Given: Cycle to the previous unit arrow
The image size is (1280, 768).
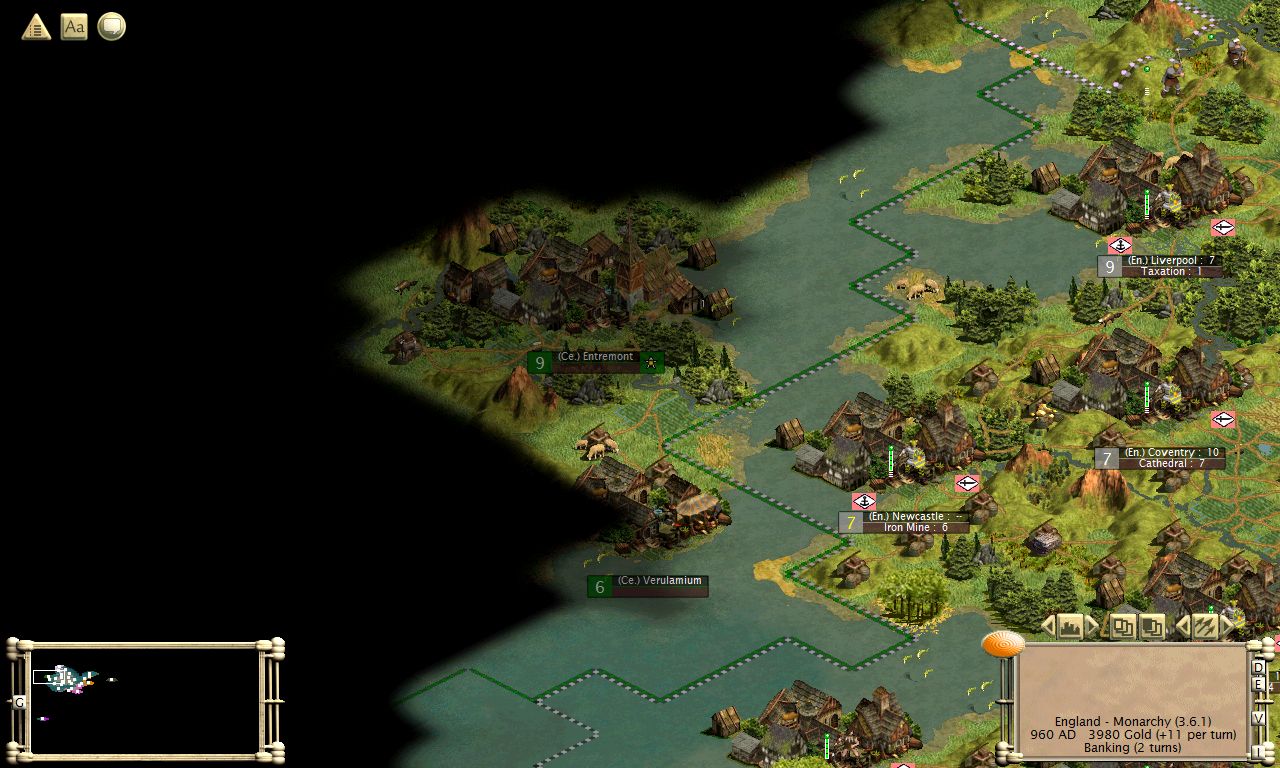Looking at the screenshot, I should pos(1183,627).
